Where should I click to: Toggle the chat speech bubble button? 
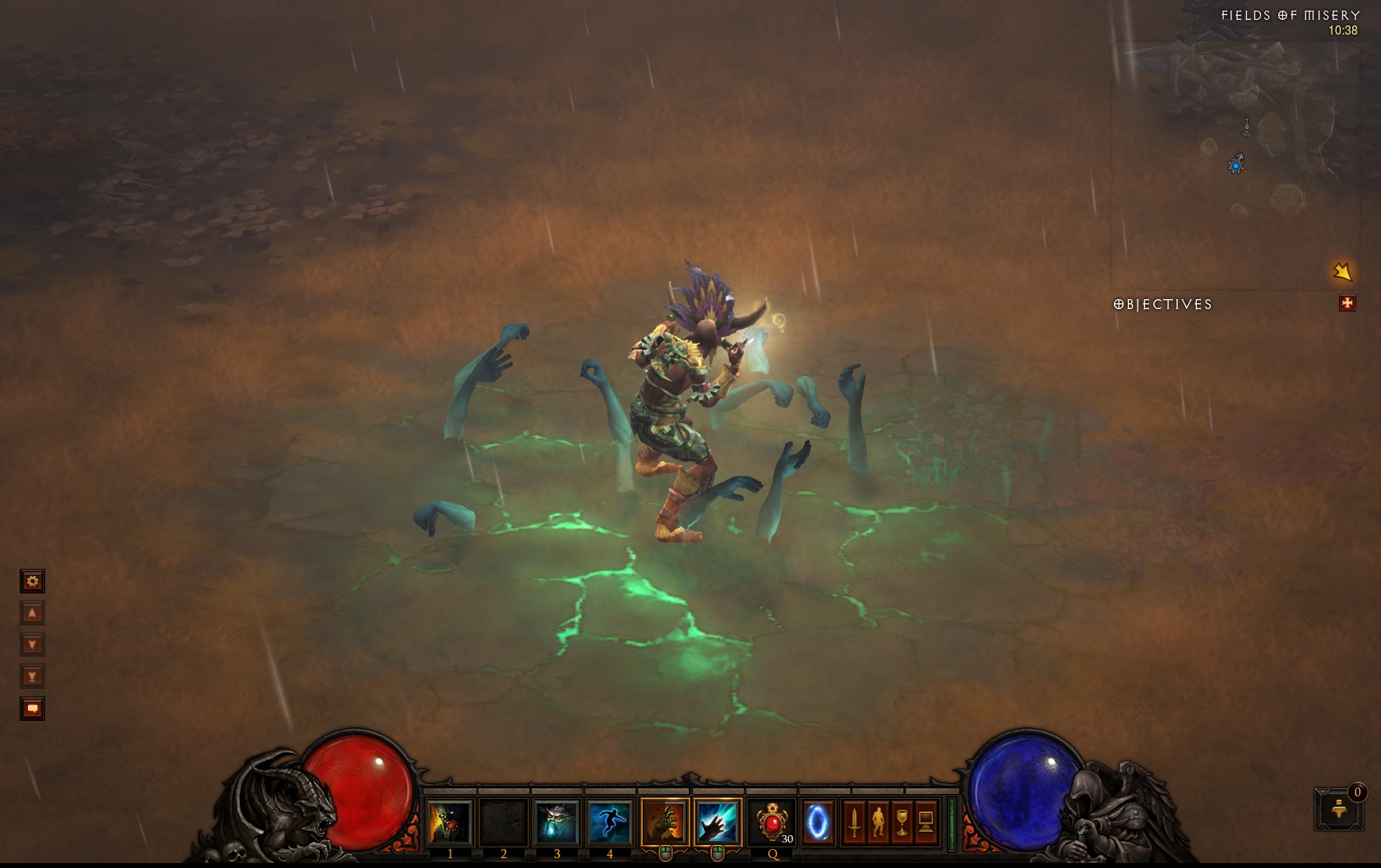coord(32,709)
